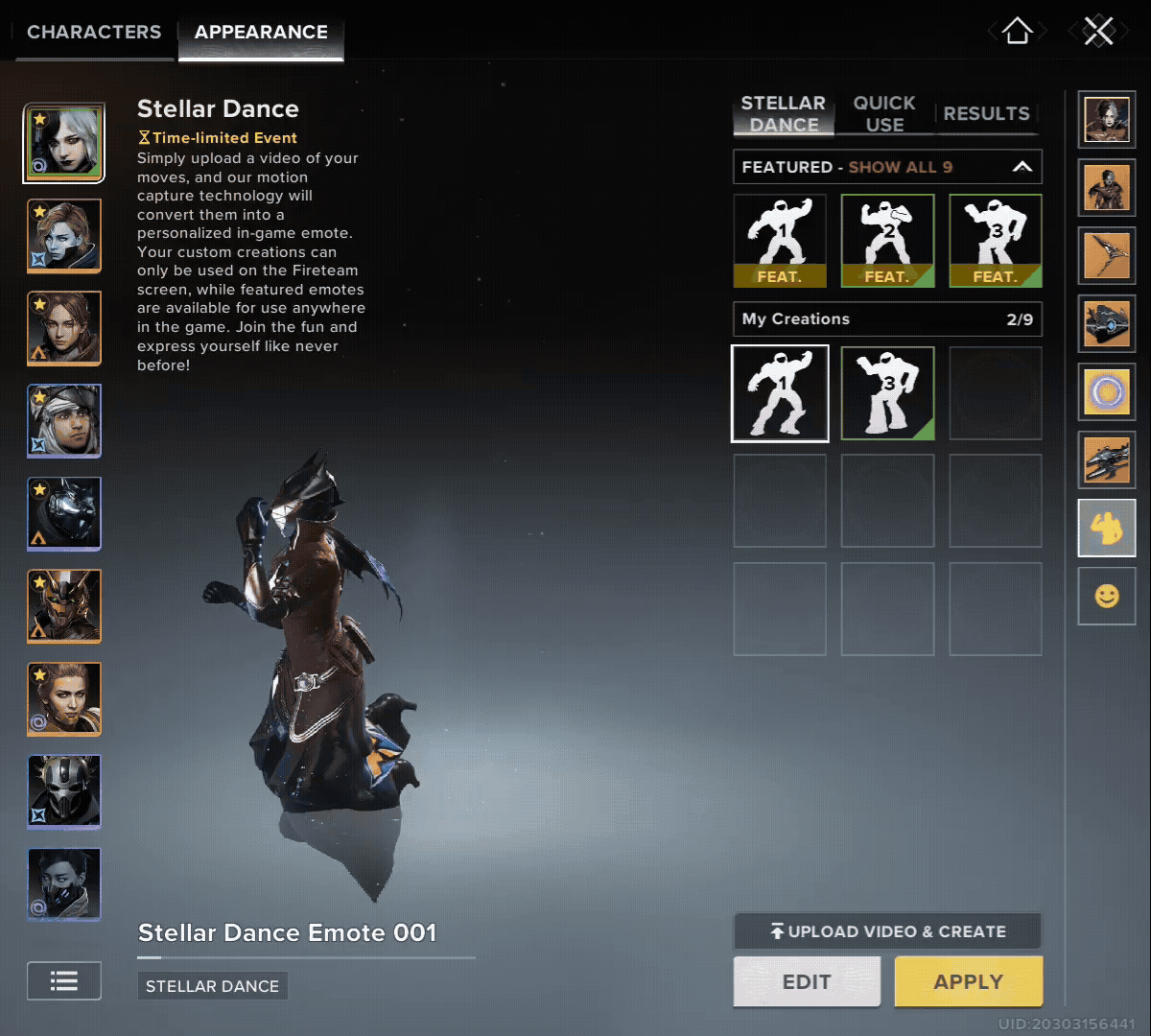Choose the skull-masked character portrait

pos(64,791)
